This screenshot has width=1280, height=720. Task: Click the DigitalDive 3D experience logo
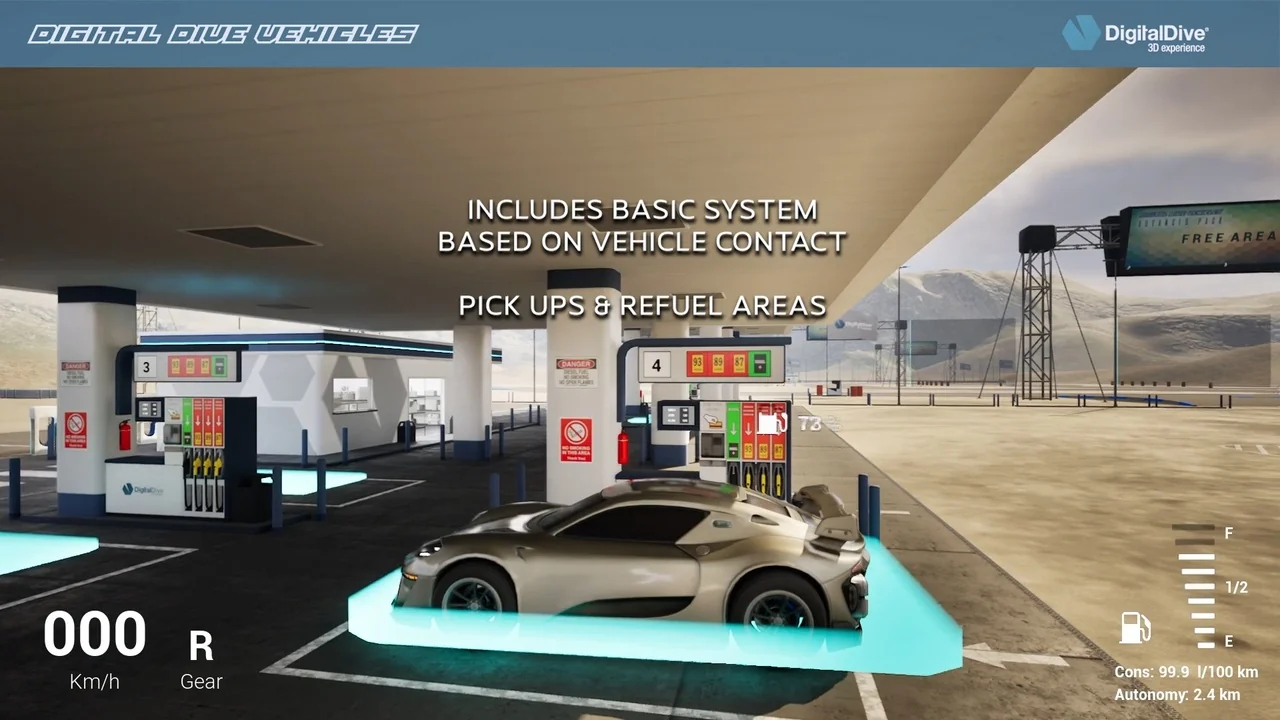tap(1135, 35)
